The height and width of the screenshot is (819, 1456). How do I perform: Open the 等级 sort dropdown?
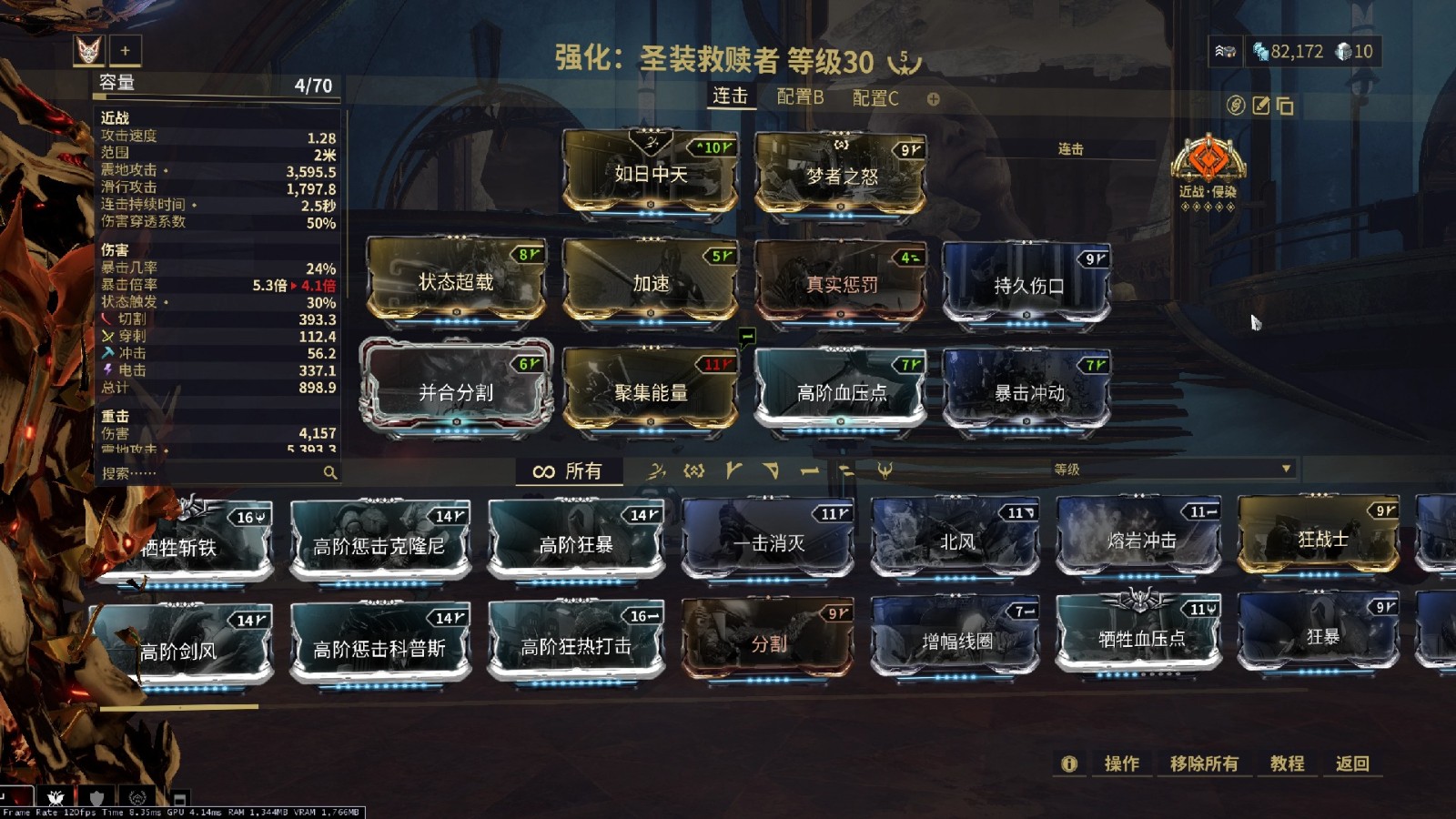click(1172, 470)
